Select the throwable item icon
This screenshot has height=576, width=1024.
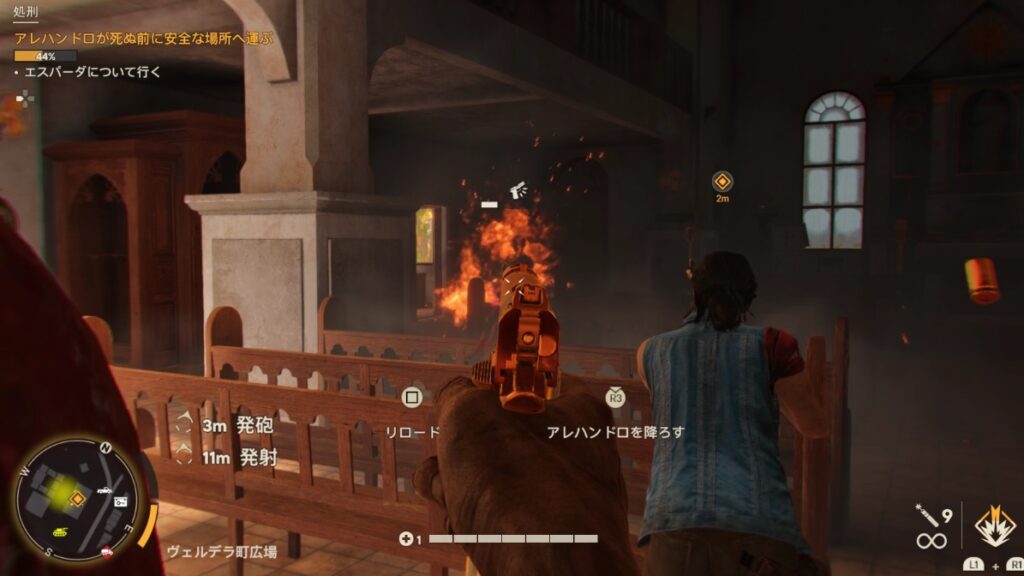925,518
